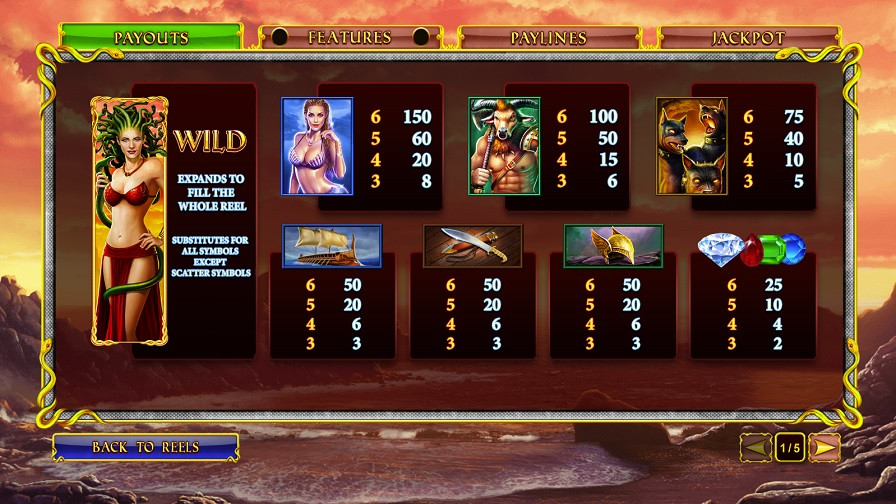
Task: Switch to the Payouts tab
Action: (x=150, y=38)
